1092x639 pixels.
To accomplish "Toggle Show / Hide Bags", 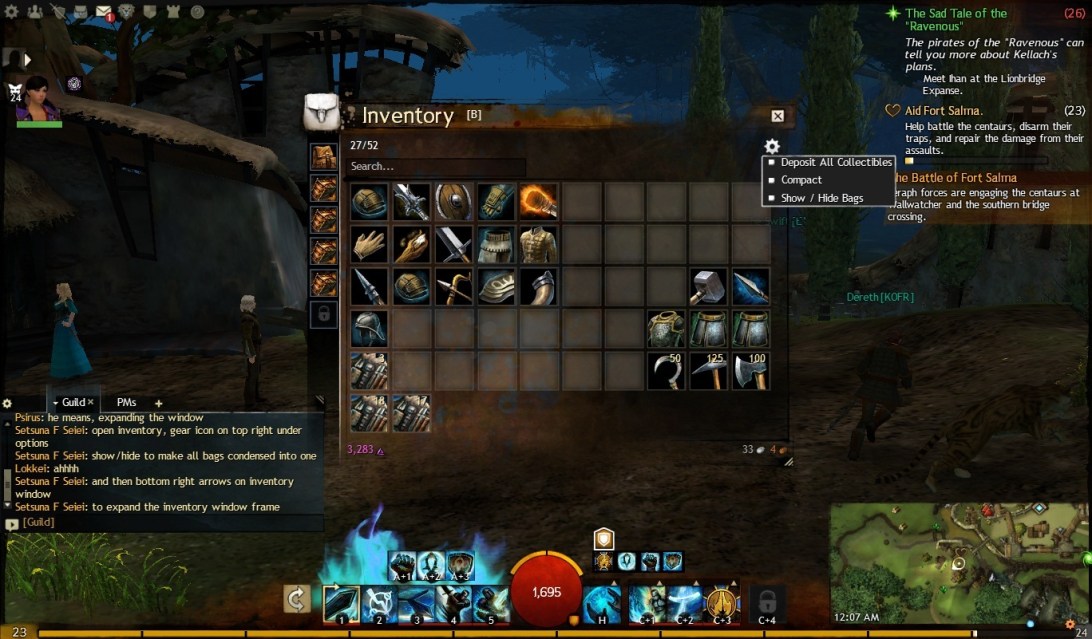I will click(x=821, y=198).
